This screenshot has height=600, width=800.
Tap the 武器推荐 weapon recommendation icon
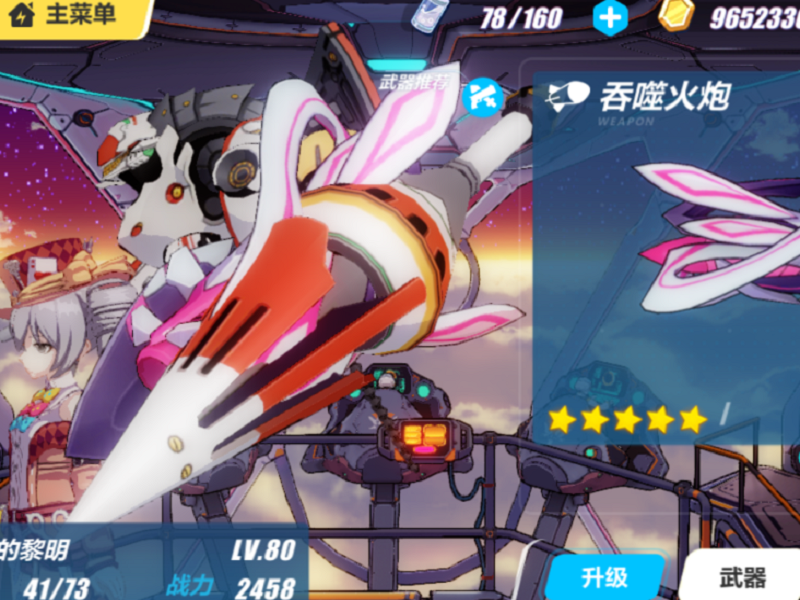(485, 95)
